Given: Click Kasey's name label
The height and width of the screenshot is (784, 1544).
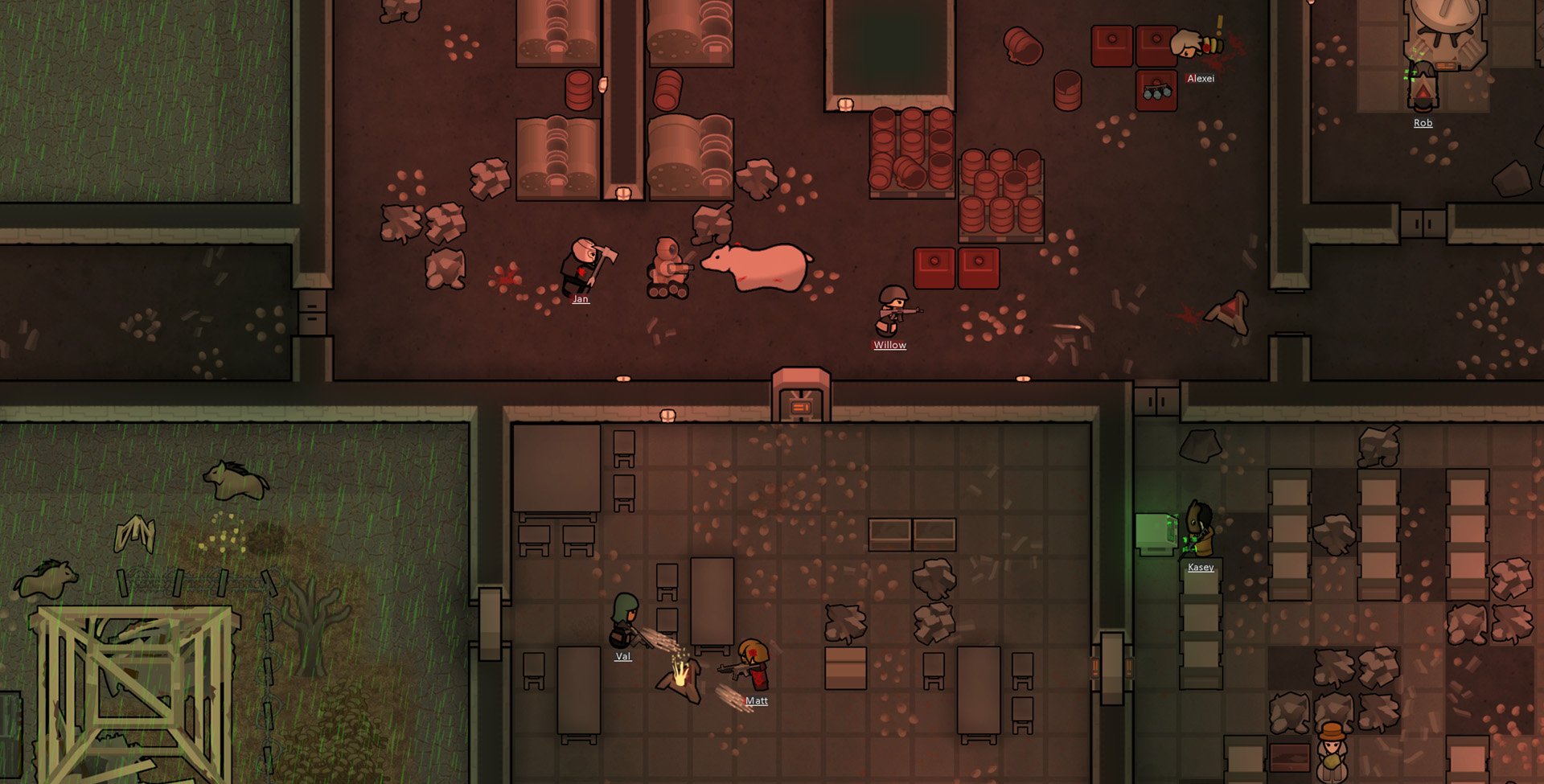Looking at the screenshot, I should point(1200,568).
